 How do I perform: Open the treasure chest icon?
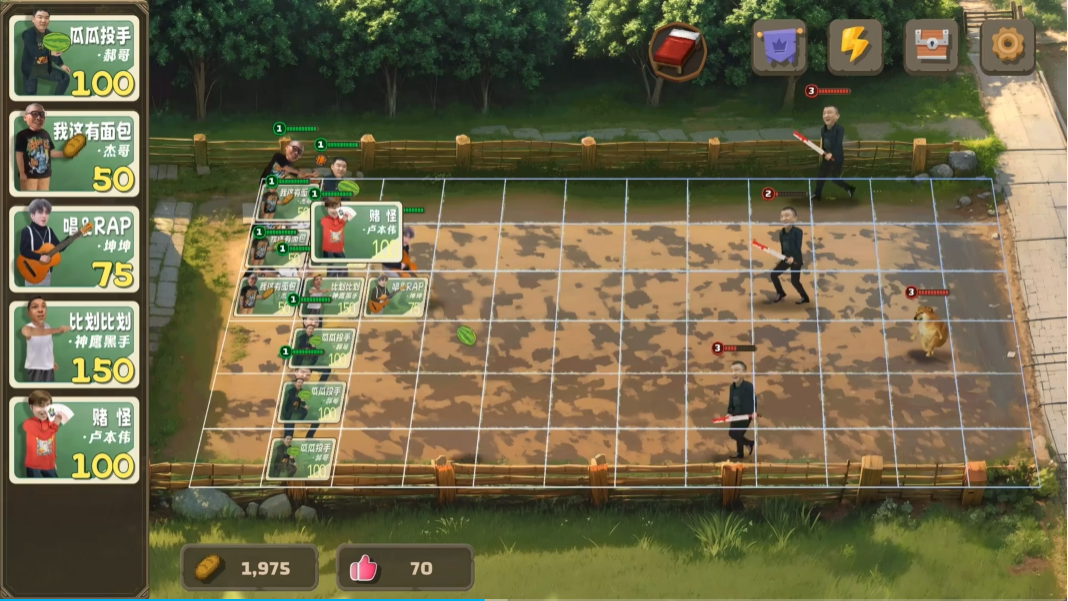[x=931, y=47]
